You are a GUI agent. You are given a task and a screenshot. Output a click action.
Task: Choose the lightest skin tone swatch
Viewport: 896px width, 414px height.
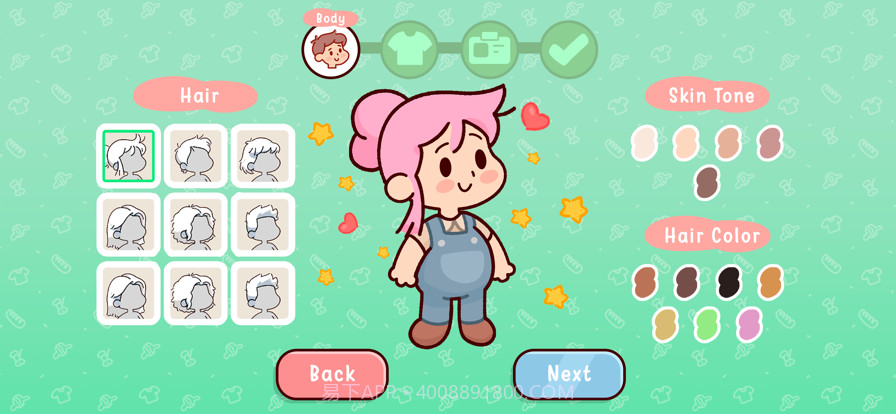tap(645, 143)
